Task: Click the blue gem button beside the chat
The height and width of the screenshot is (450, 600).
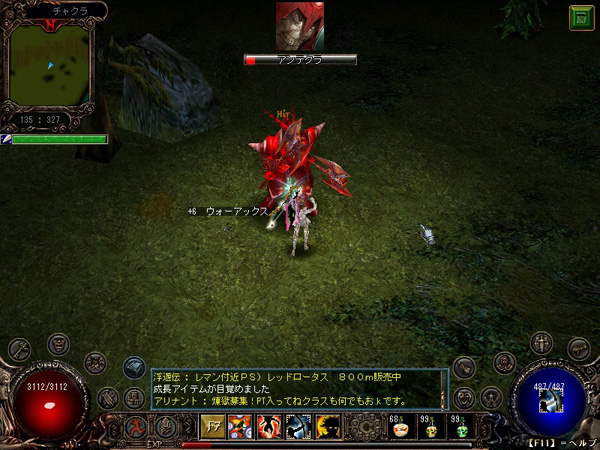Action: (x=134, y=367)
